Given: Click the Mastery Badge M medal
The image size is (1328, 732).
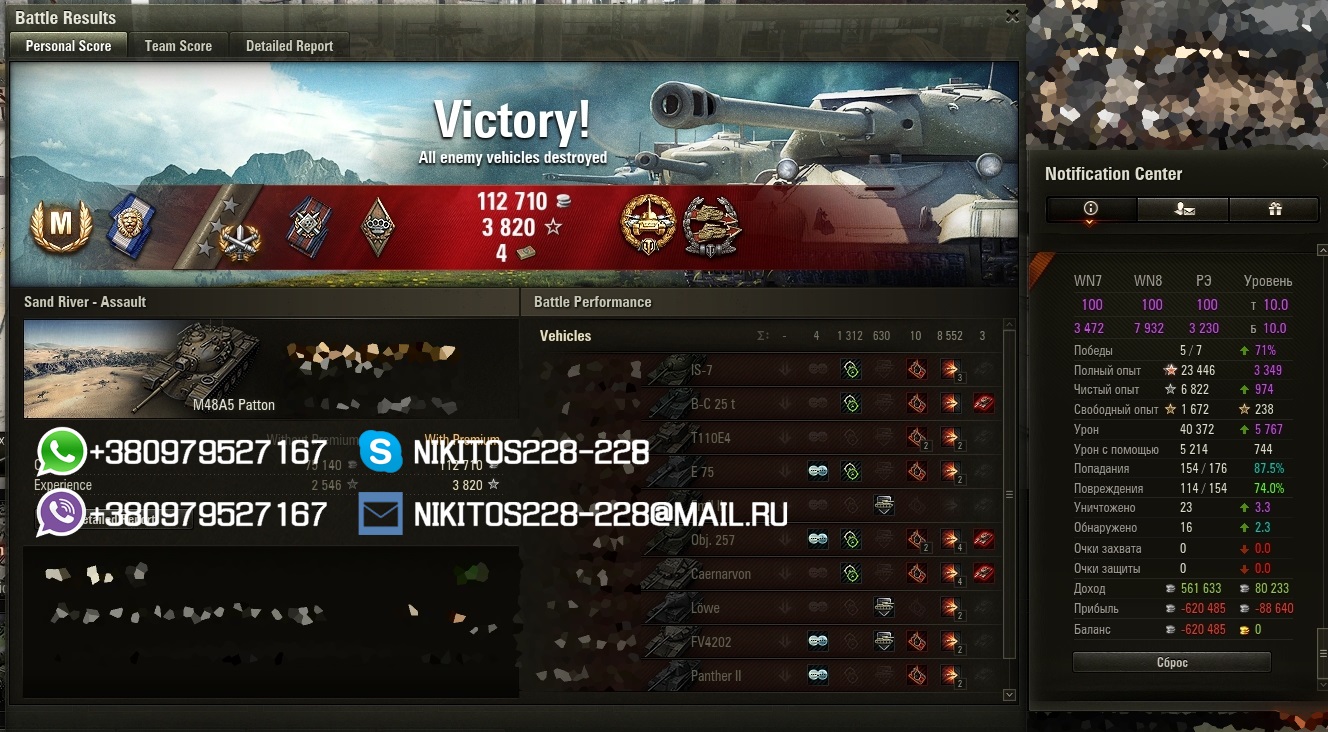Looking at the screenshot, I should pos(61,226).
